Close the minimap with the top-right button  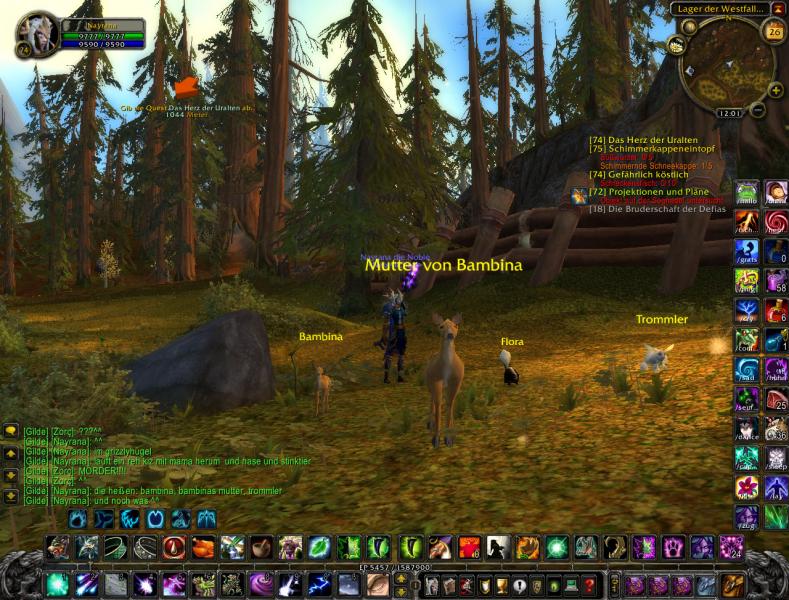[778, 9]
